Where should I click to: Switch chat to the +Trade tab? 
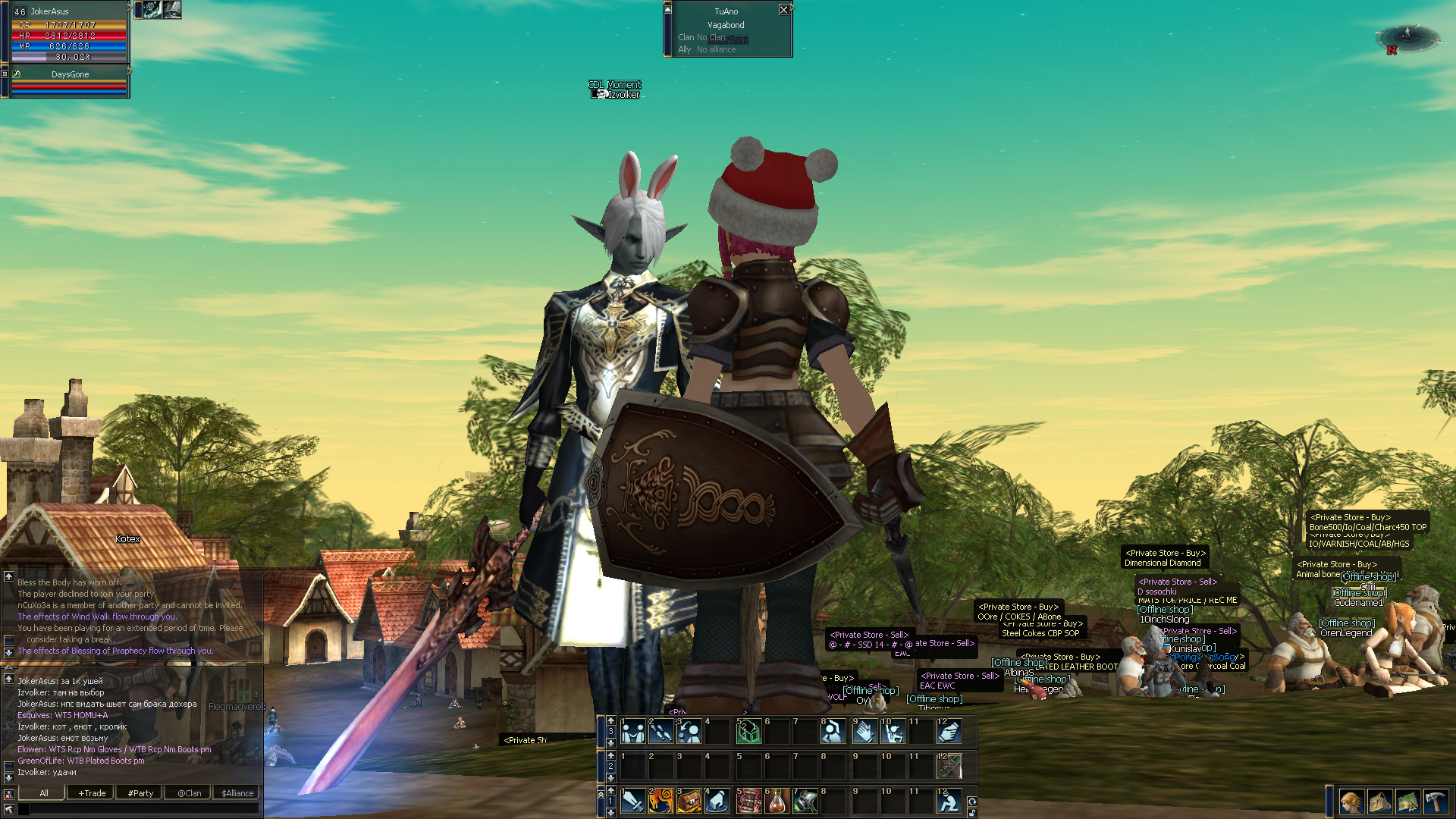(x=92, y=793)
